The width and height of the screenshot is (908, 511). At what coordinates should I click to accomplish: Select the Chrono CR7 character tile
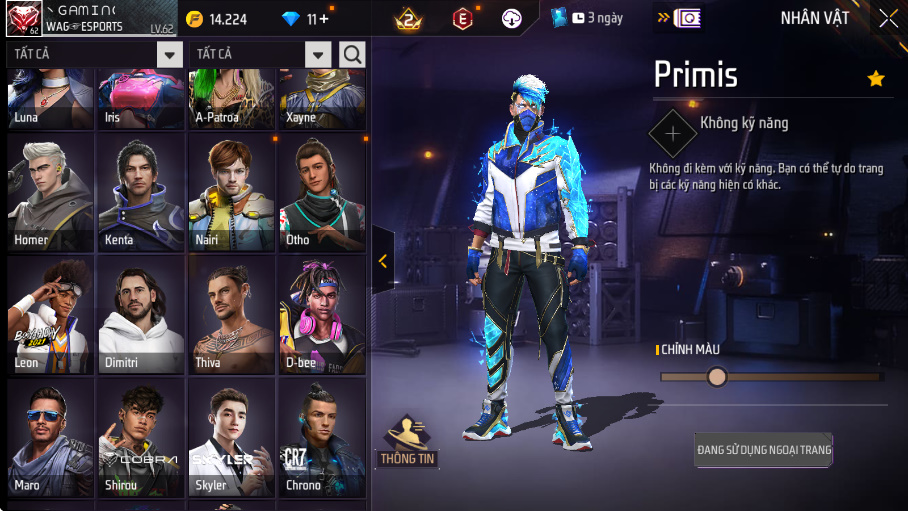[322, 438]
